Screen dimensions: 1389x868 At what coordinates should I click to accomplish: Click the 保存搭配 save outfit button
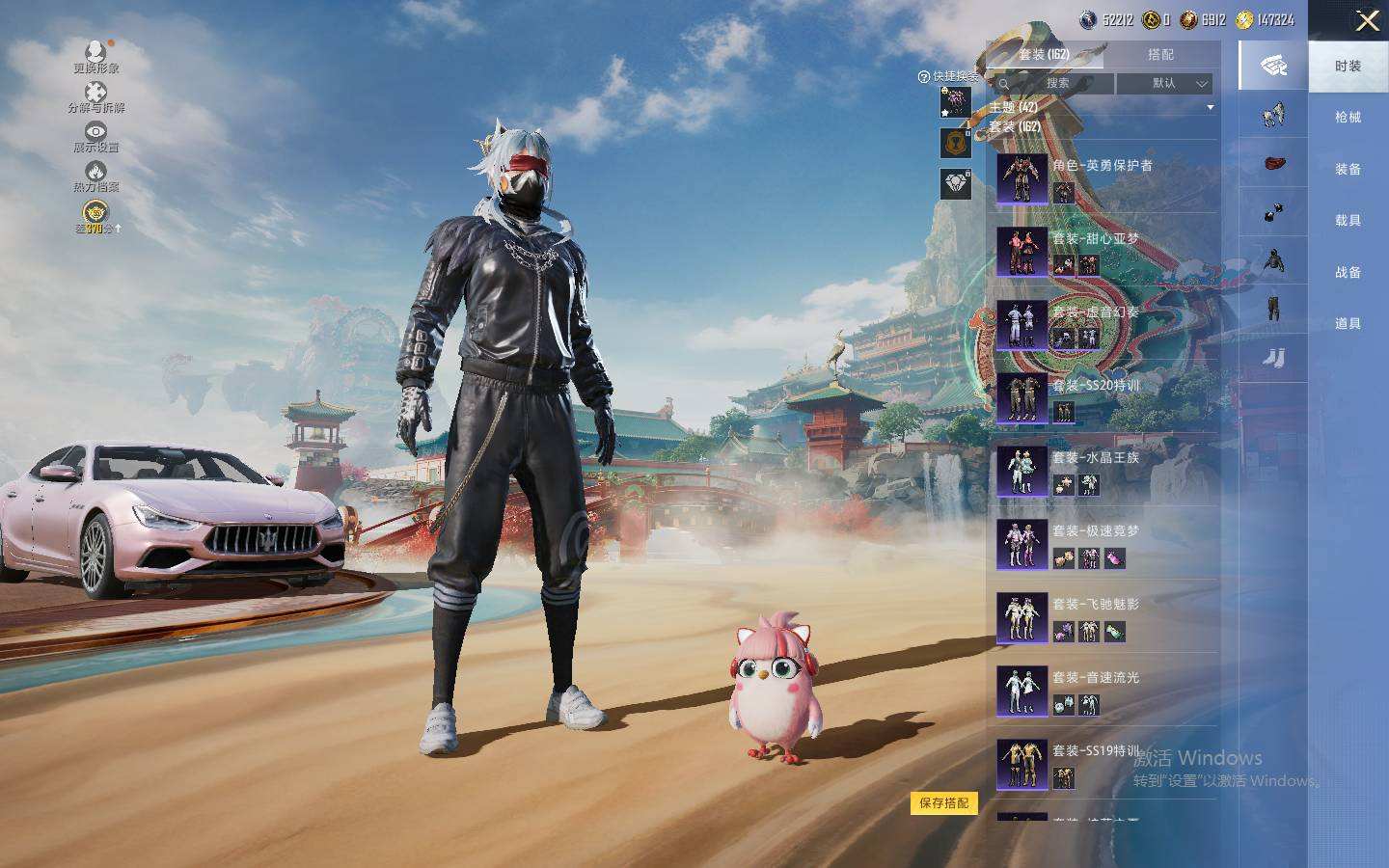pyautogui.click(x=943, y=802)
